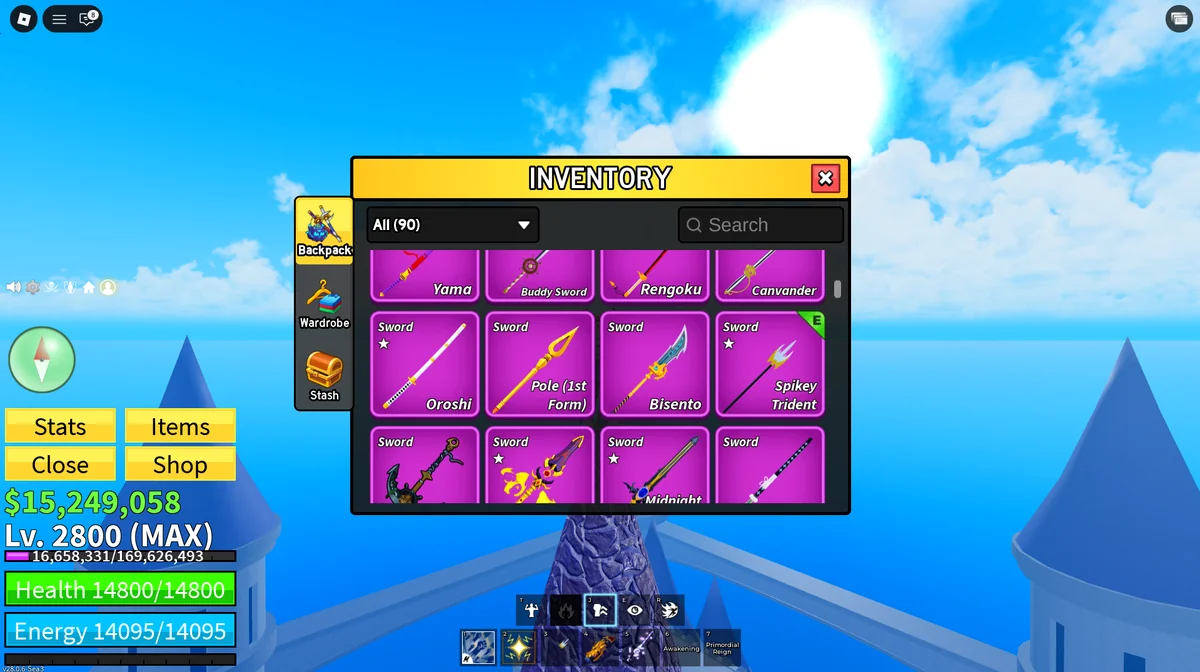Switch to the Wardrobe tab

[324, 304]
